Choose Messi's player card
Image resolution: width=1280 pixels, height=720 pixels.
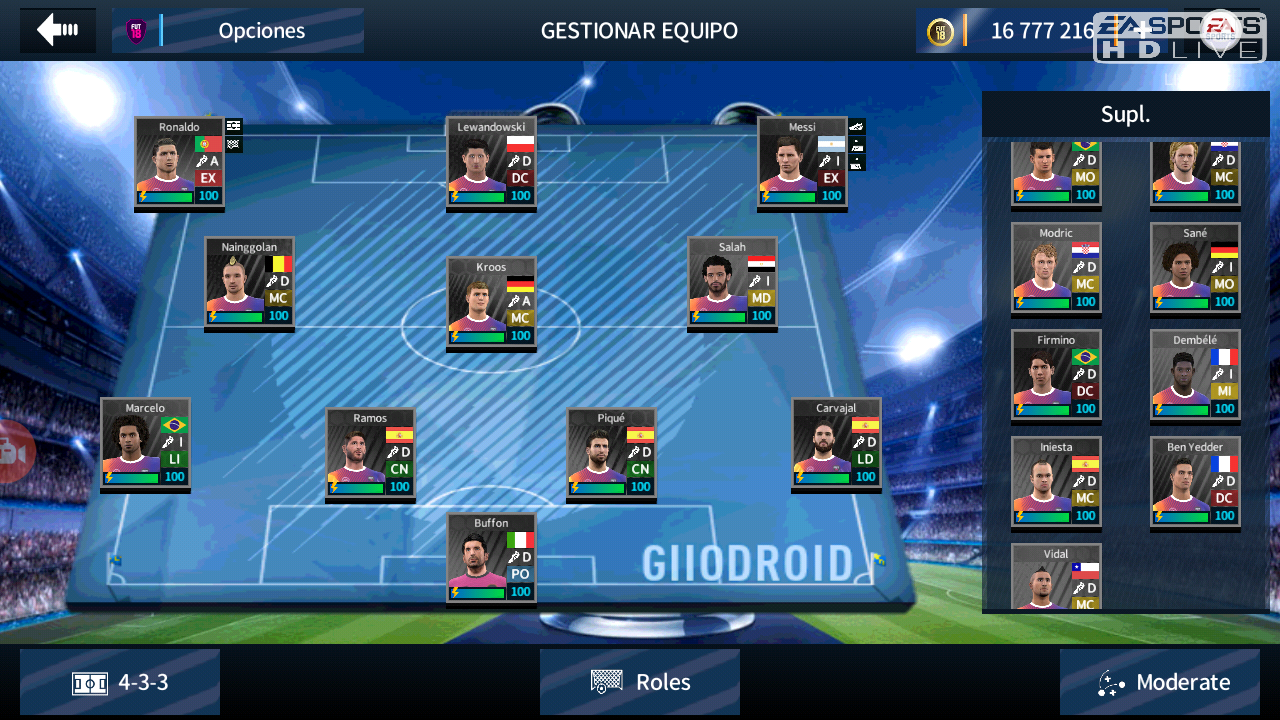point(802,162)
